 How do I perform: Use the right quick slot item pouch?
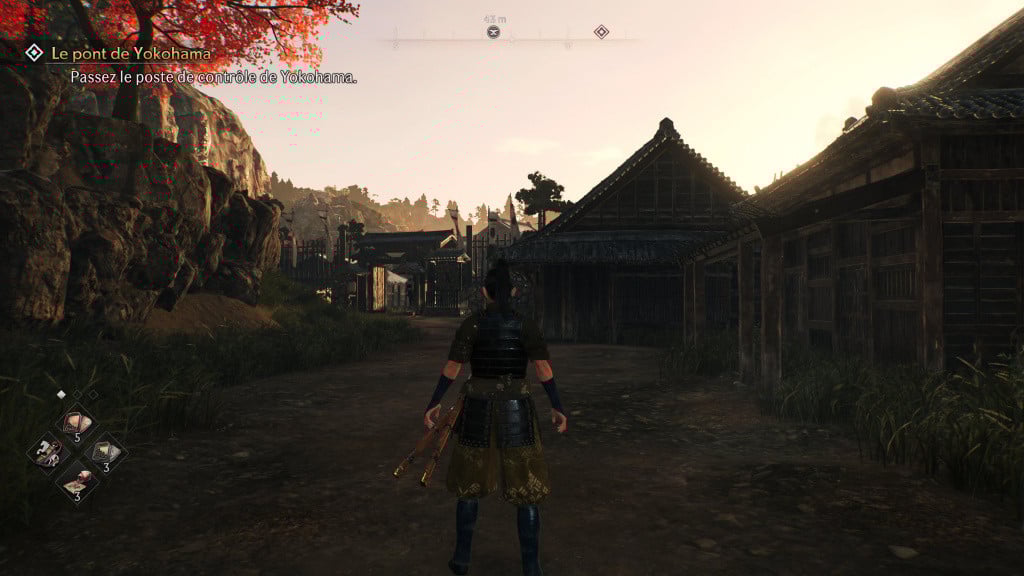(104, 452)
